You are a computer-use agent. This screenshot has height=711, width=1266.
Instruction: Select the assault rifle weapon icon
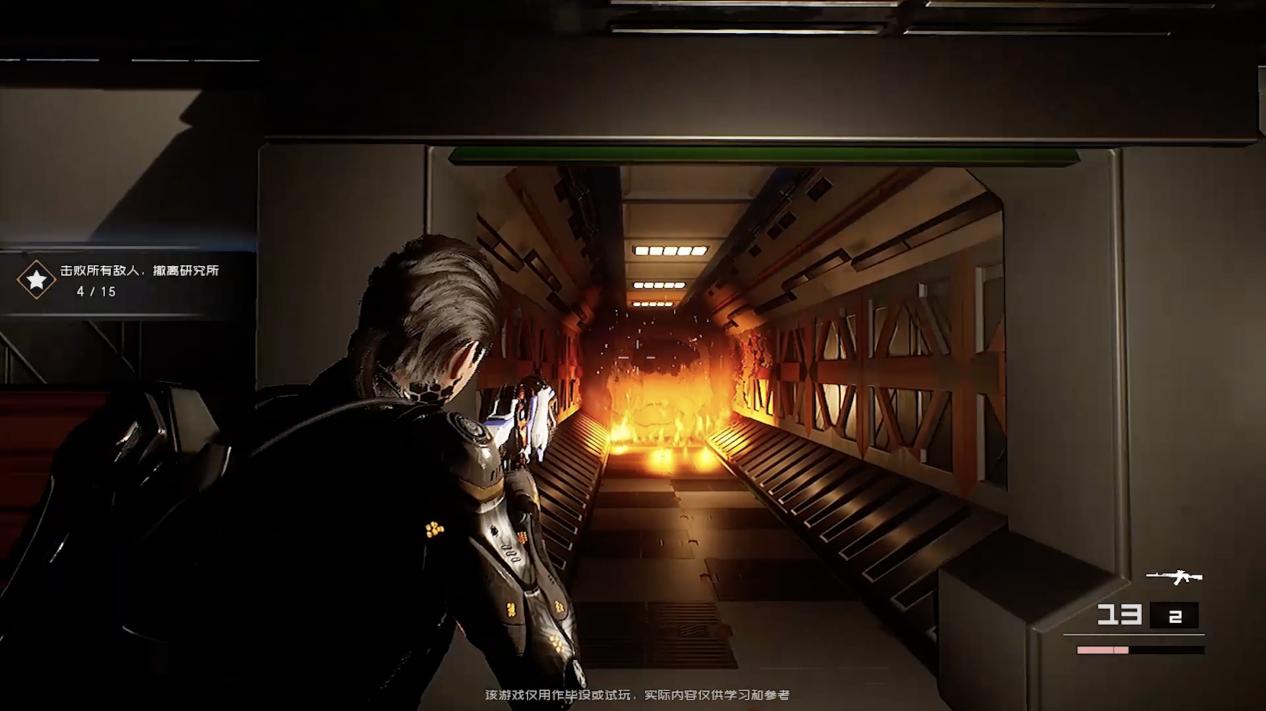[x=1174, y=577]
